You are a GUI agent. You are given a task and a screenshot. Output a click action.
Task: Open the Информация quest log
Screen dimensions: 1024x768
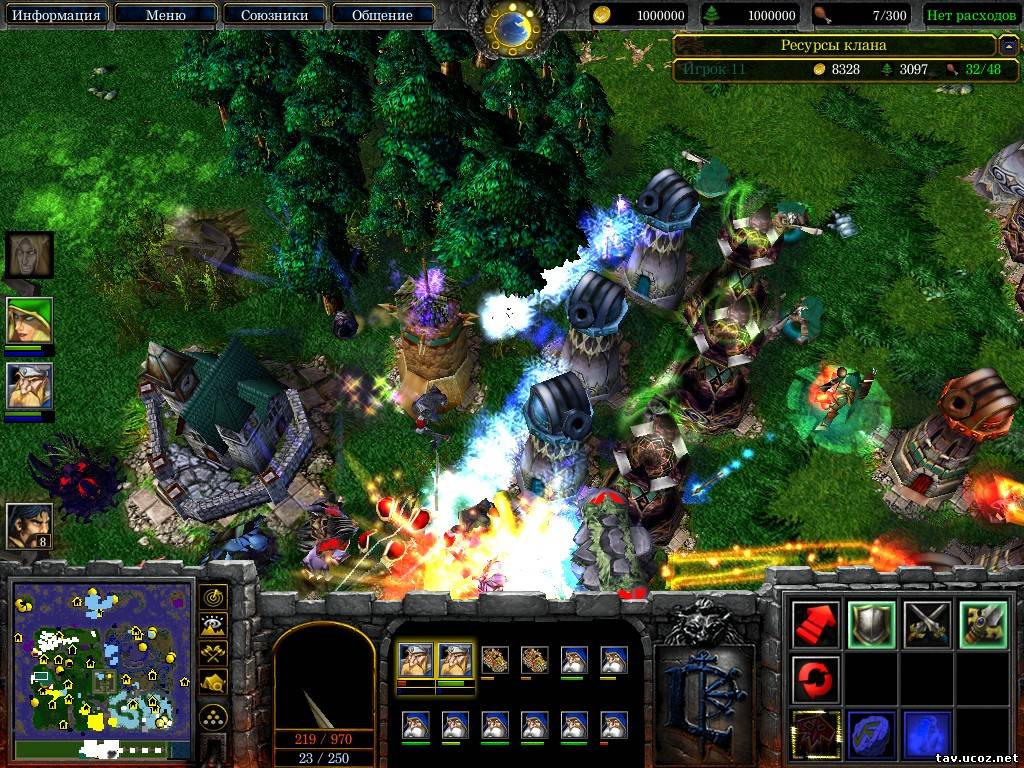pyautogui.click(x=56, y=15)
